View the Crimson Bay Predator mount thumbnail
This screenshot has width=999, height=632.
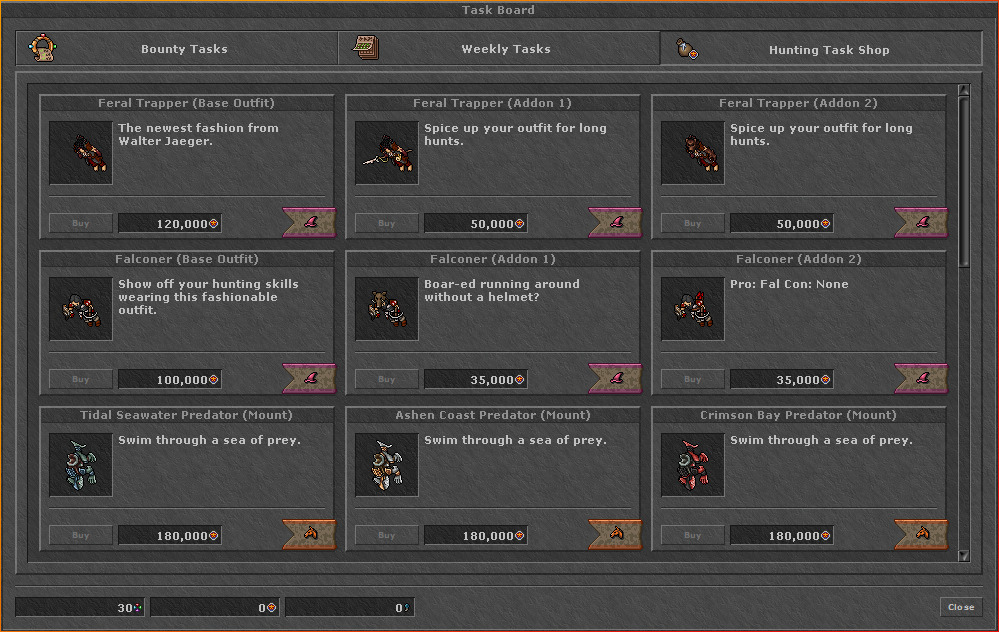693,465
